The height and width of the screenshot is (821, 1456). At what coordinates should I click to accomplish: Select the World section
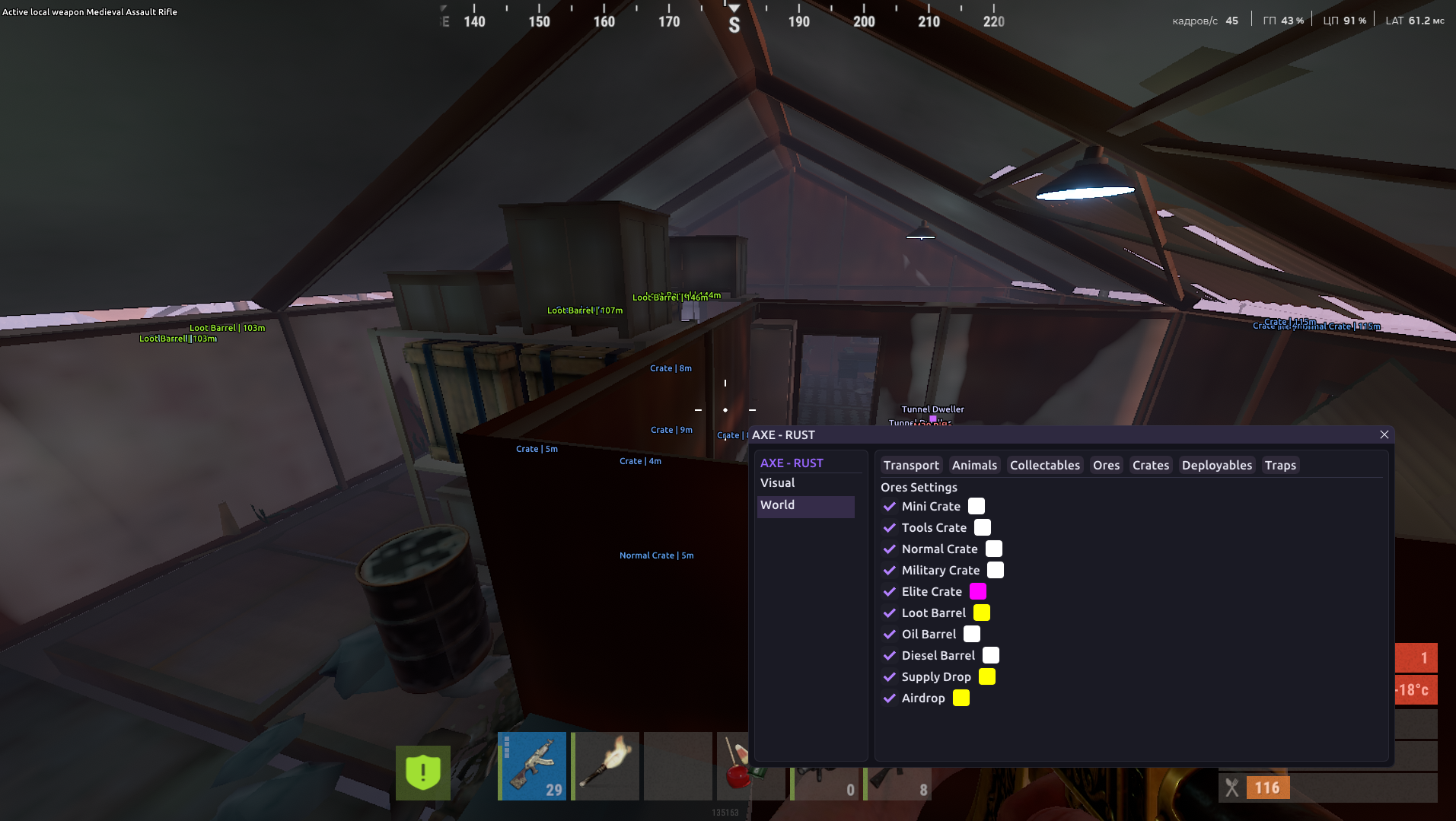pyautogui.click(x=777, y=505)
